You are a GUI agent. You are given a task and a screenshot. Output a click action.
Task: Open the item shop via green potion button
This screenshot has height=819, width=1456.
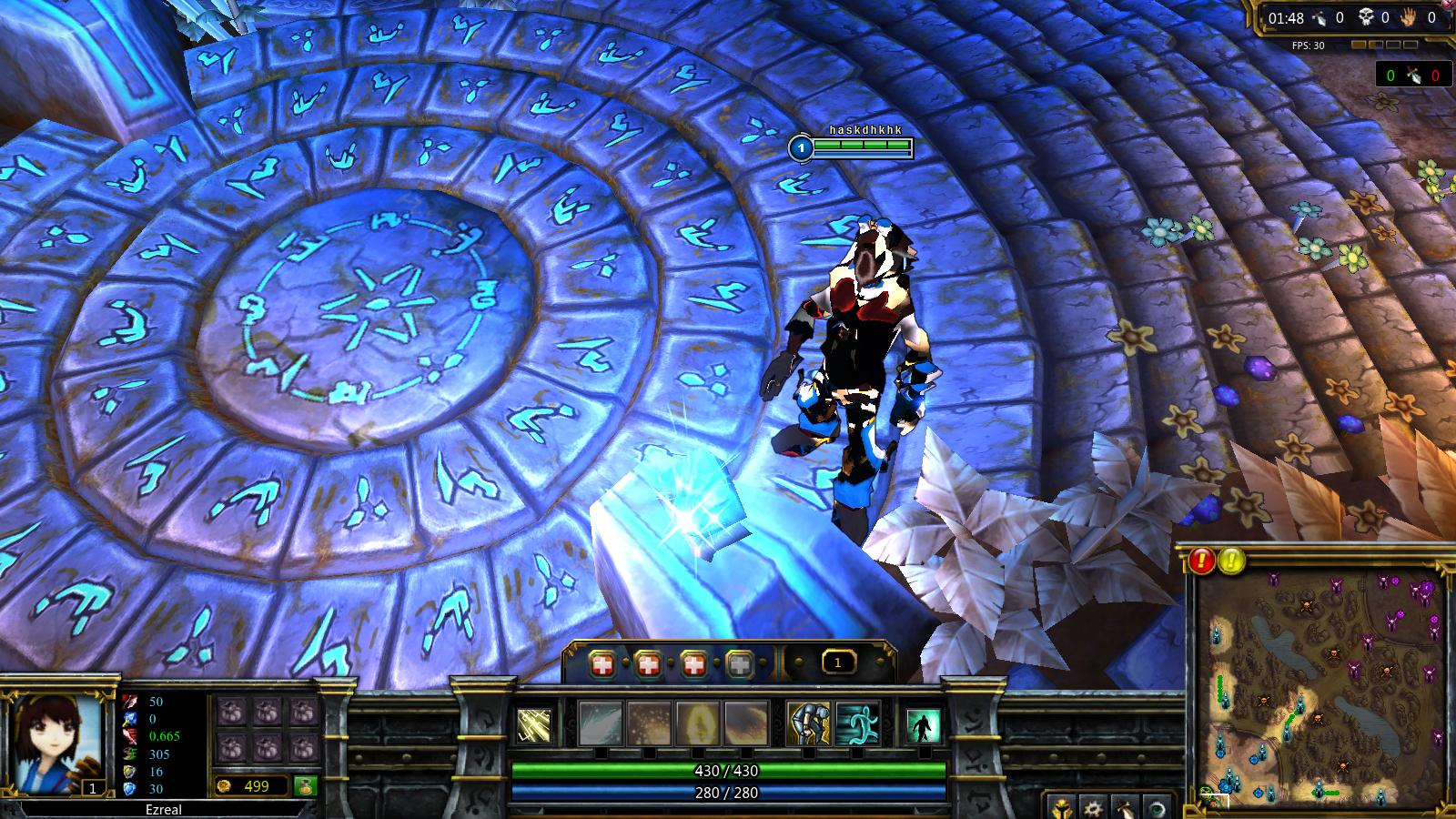(305, 786)
